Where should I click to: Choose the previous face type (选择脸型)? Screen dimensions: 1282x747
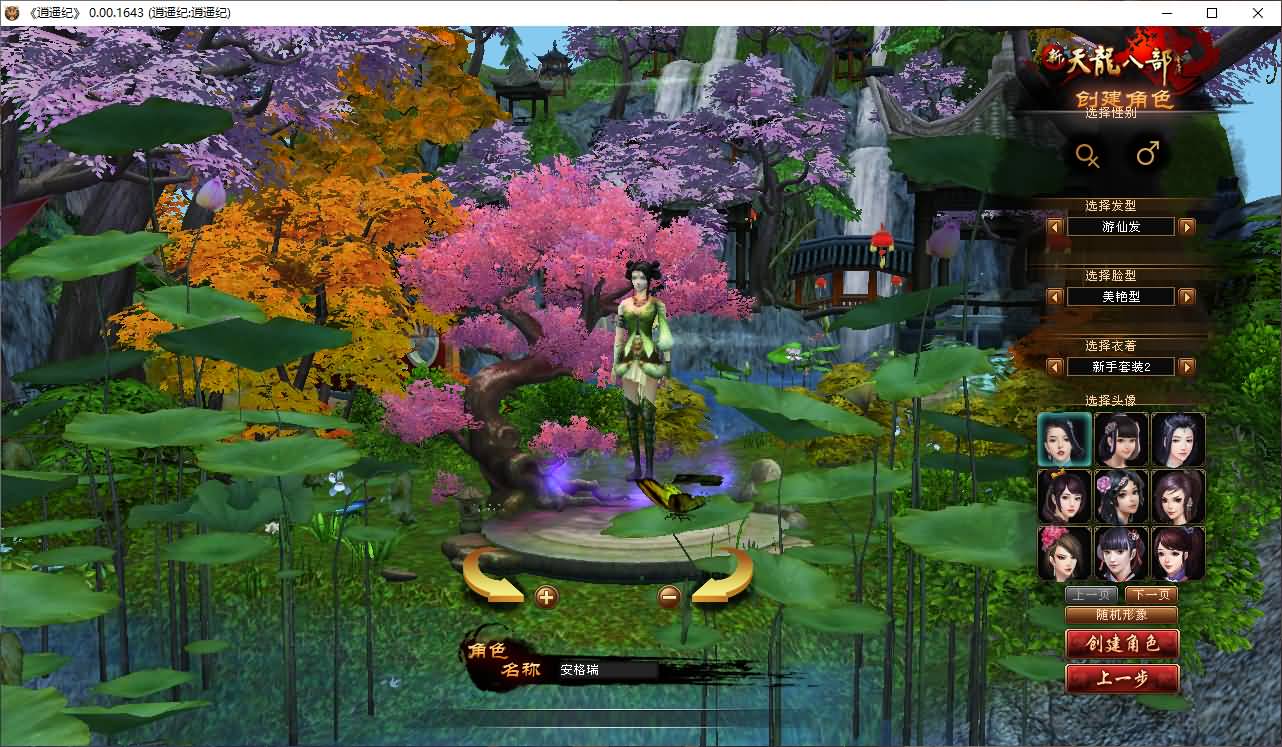point(1055,297)
